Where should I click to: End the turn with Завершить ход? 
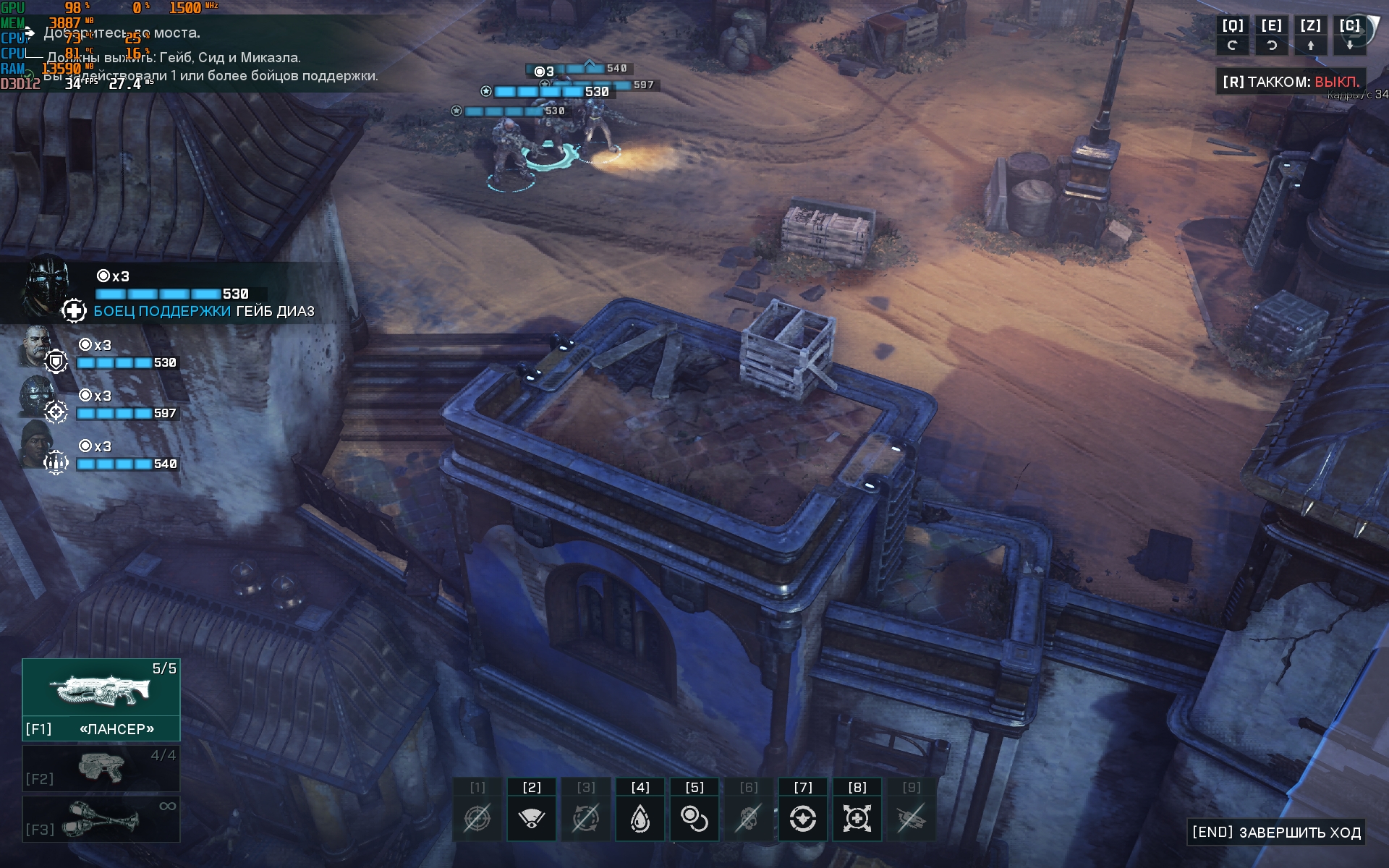1277,832
